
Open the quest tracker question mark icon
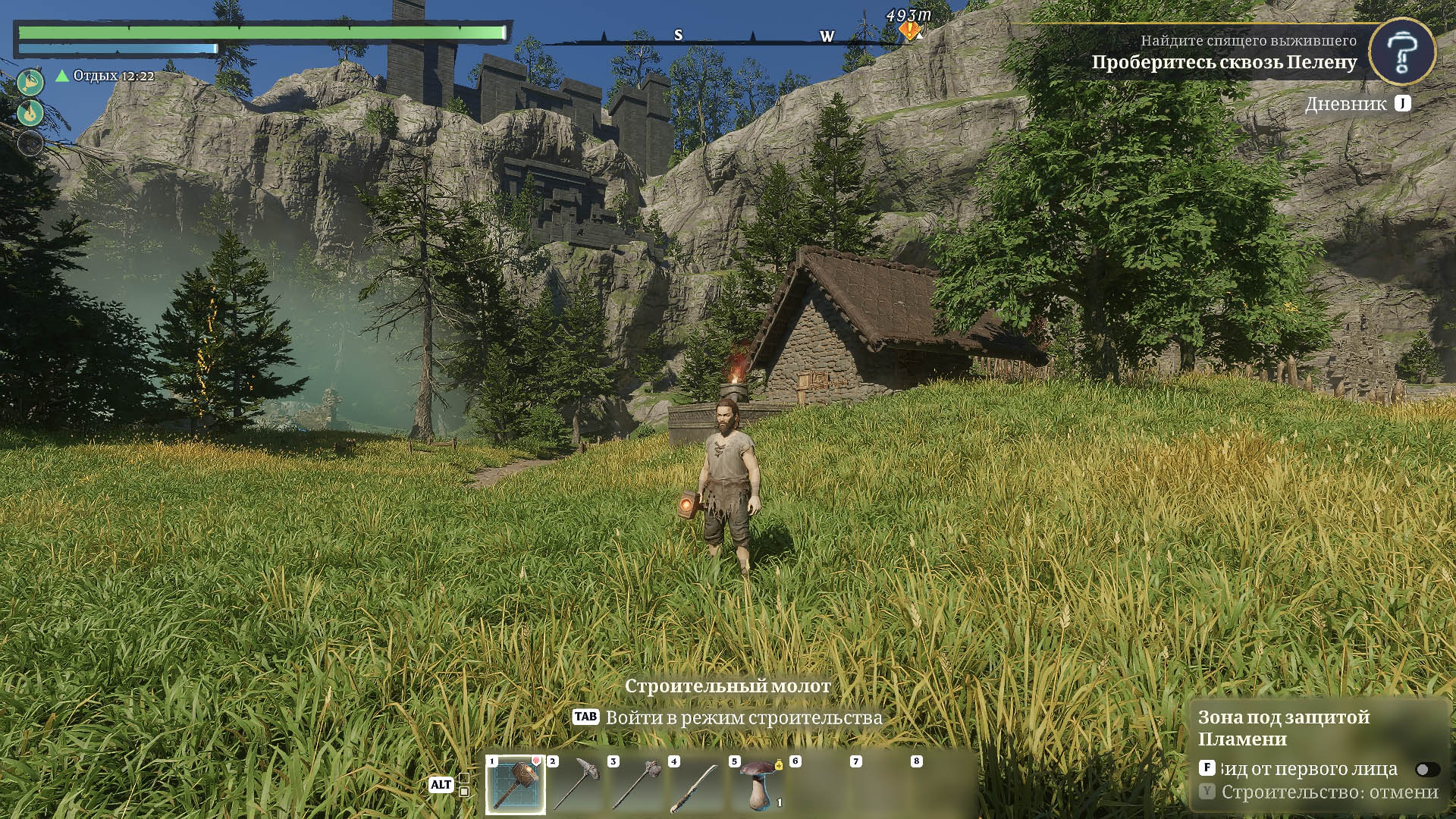(x=1401, y=52)
